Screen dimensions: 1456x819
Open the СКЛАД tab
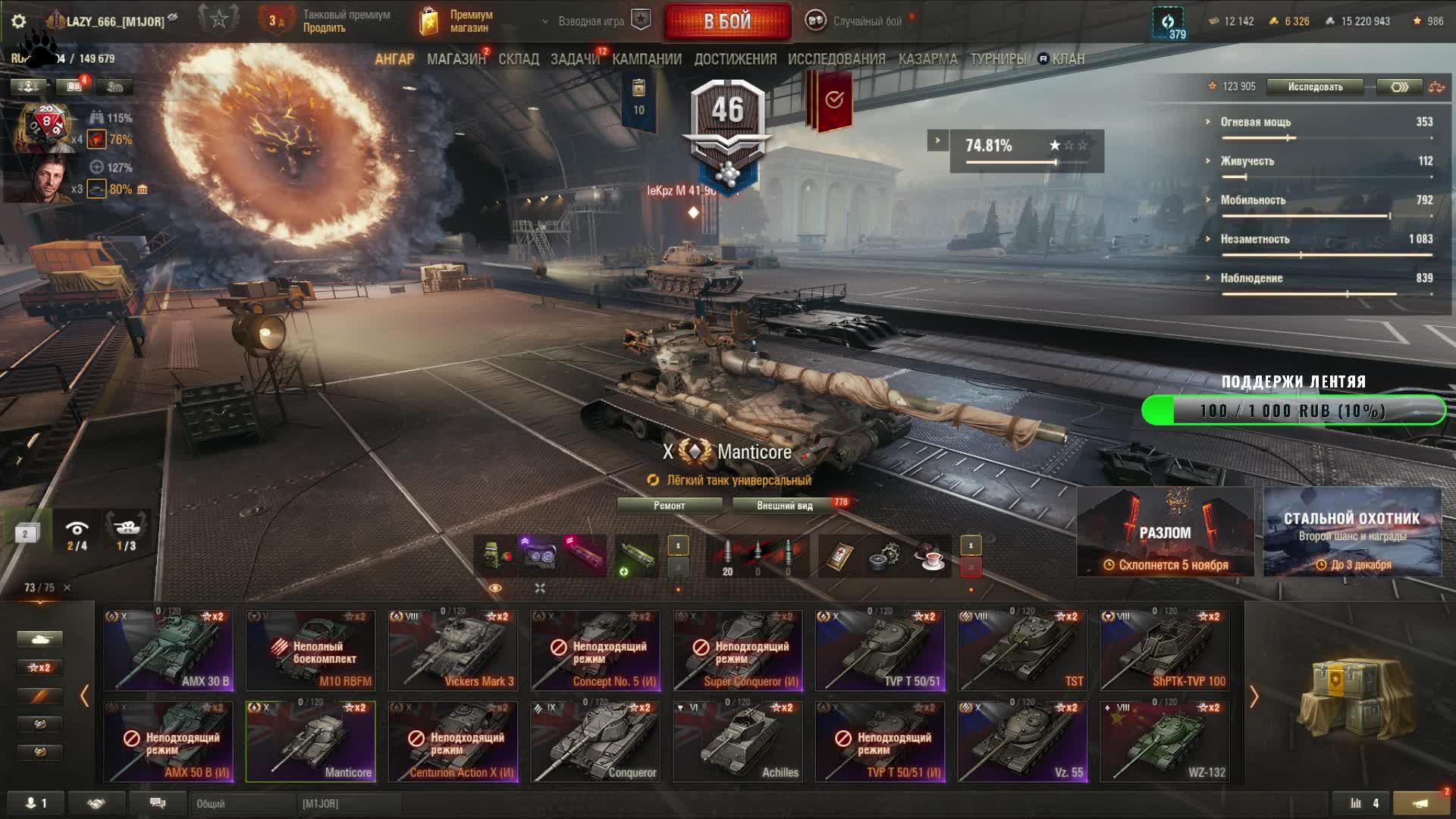pos(519,59)
